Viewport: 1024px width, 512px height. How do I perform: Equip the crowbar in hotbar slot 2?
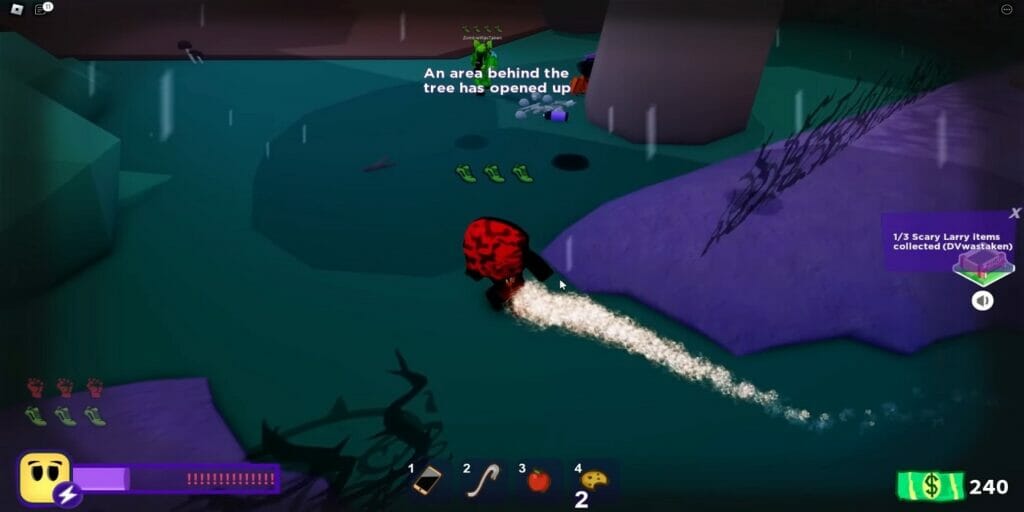(x=484, y=481)
